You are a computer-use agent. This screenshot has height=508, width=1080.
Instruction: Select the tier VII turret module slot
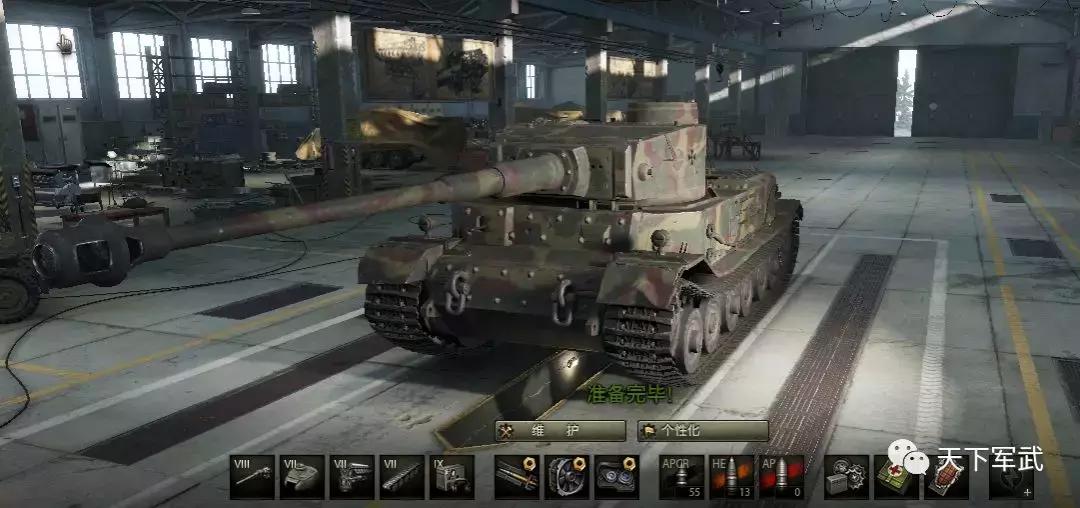tap(302, 477)
